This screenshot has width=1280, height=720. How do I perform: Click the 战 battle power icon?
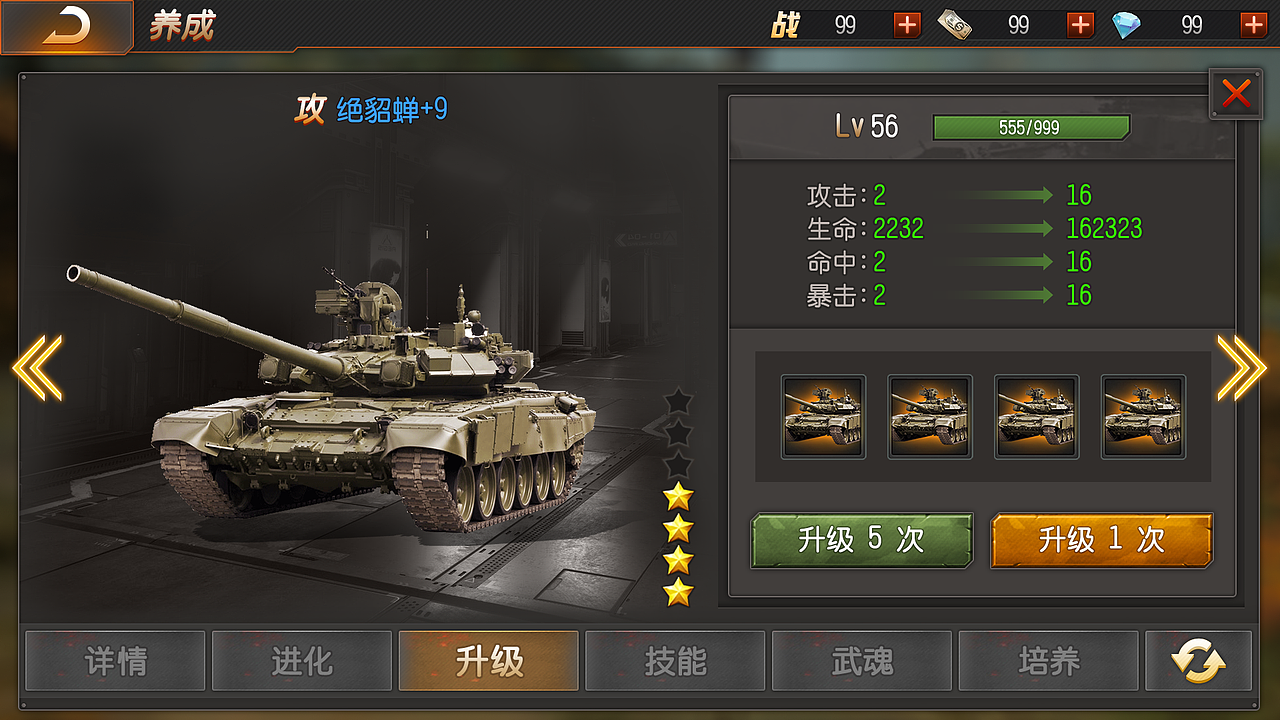(786, 24)
